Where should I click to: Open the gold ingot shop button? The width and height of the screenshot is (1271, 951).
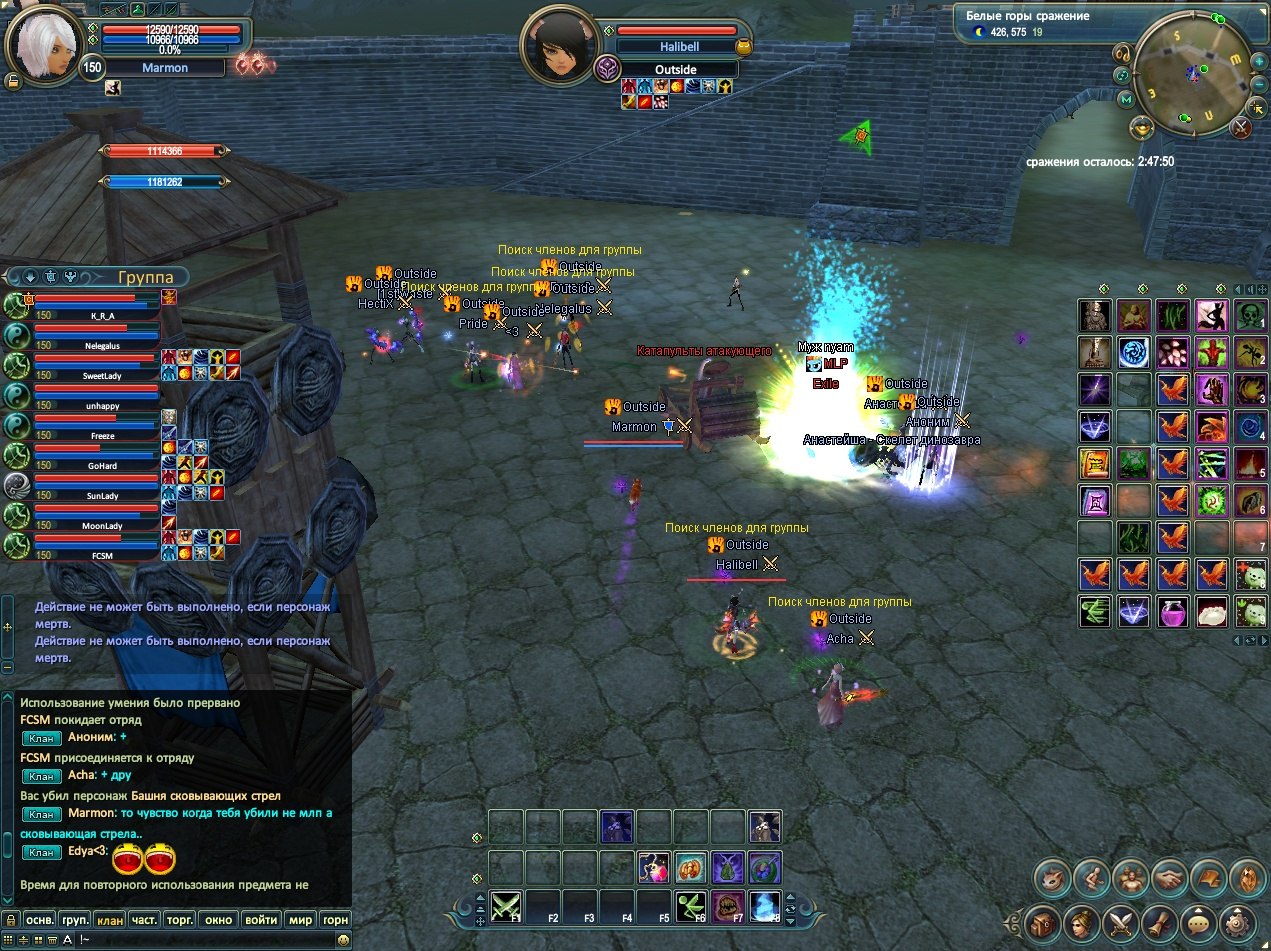[1141, 127]
